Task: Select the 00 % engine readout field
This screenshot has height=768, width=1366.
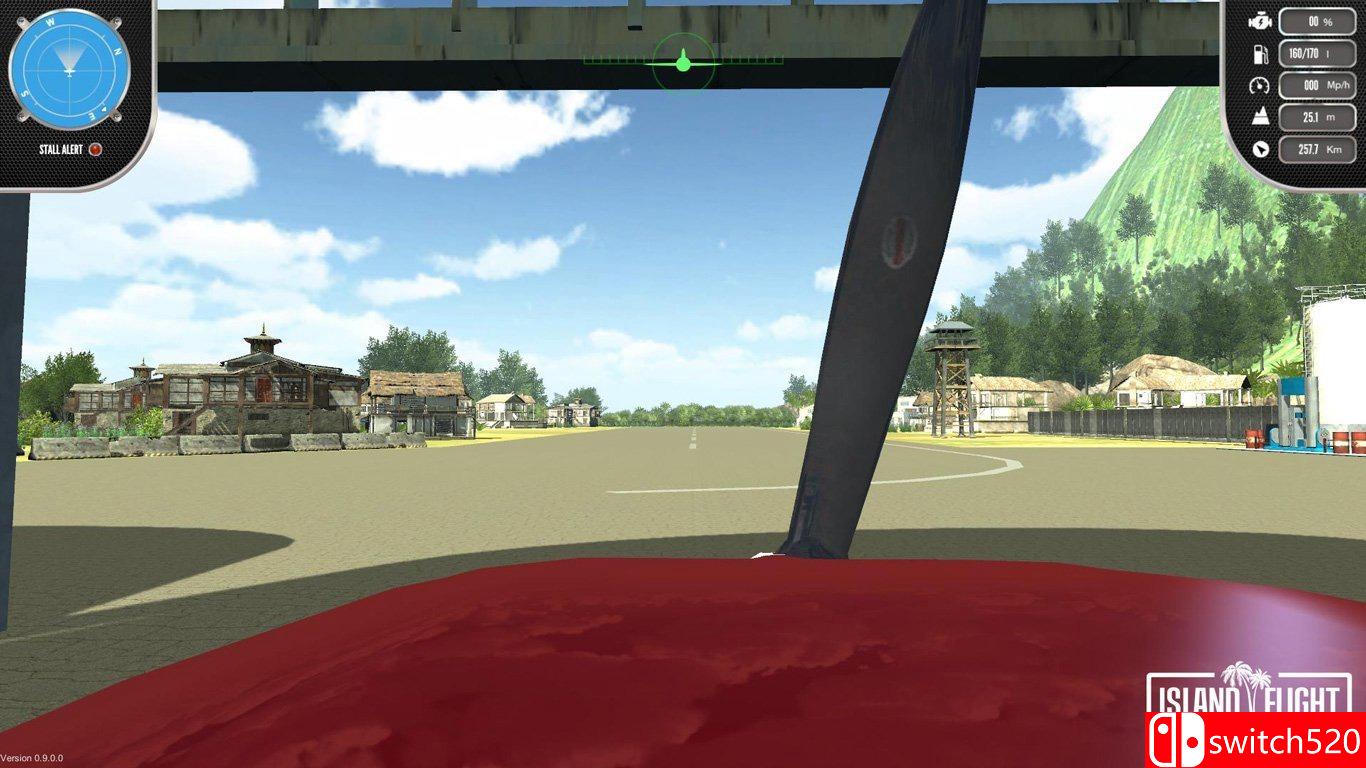Action: pos(1316,21)
